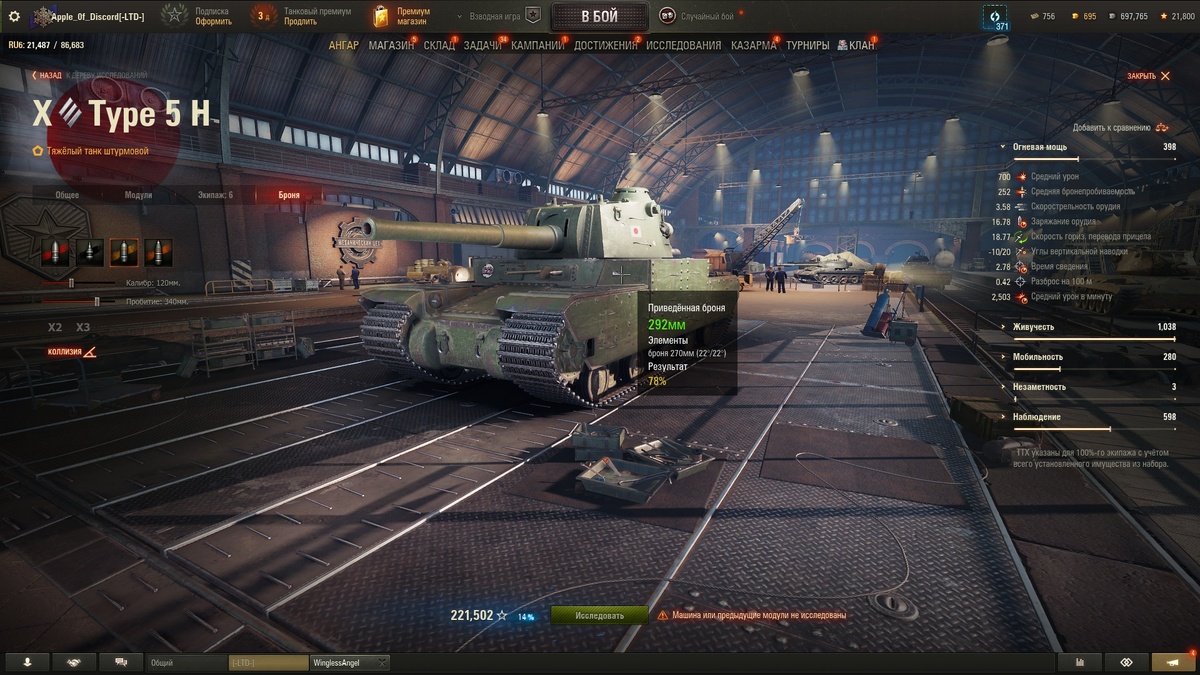Screen dimensions: 1200x675
Task: Go to the КАЗАРМА barracks menu
Action: (753, 45)
